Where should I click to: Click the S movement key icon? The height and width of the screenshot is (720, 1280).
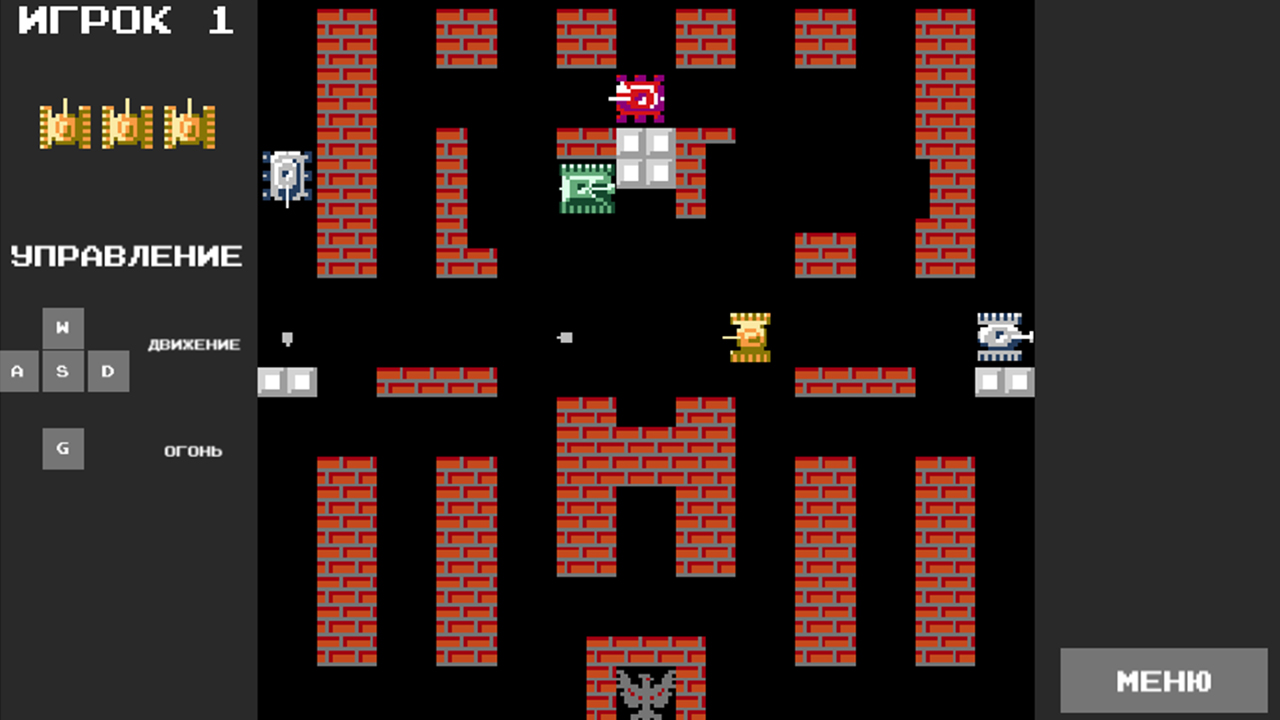click(x=63, y=371)
